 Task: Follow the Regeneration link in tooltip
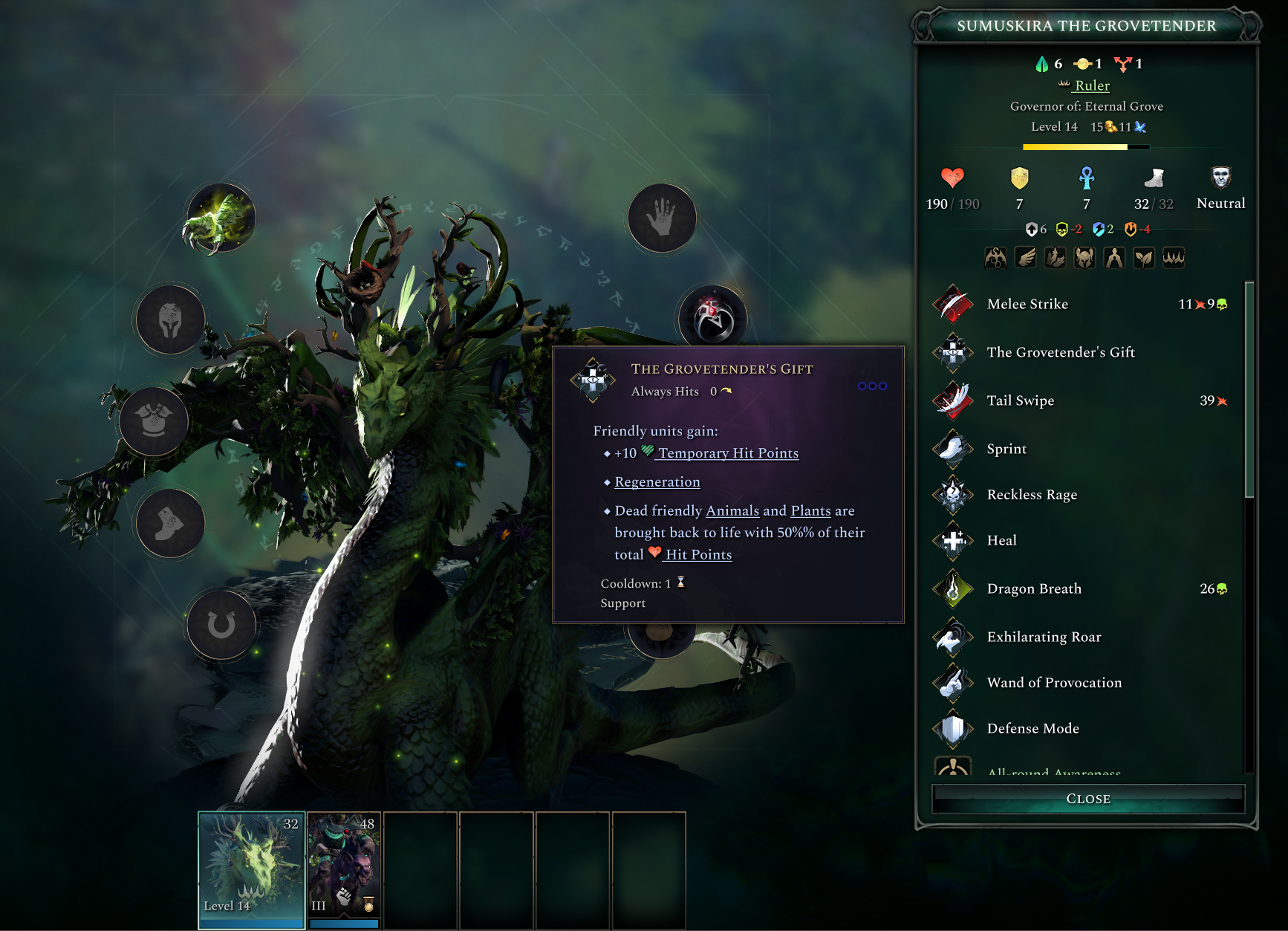click(657, 482)
